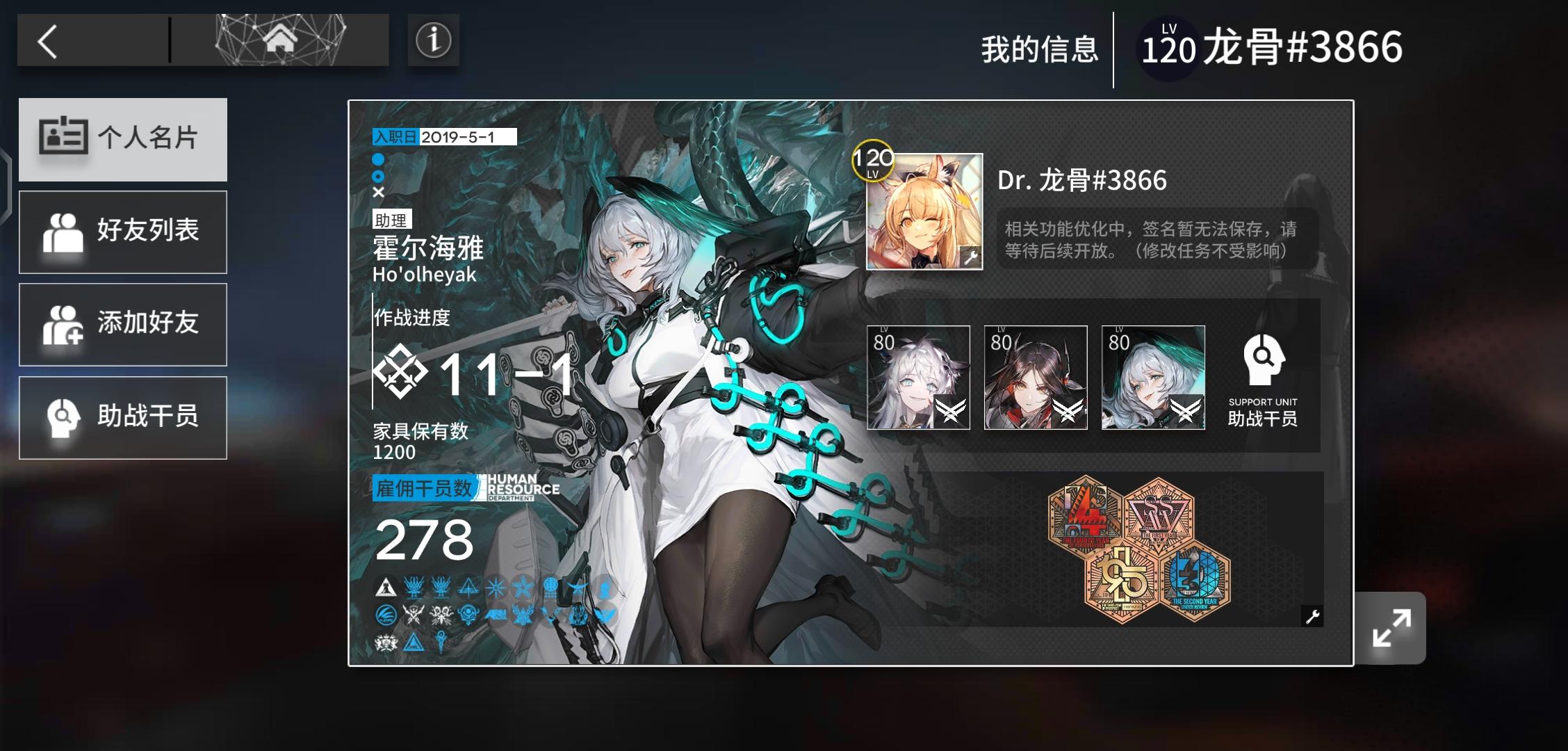Viewport: 1568px width, 751px height.
Task: Click the first LV 80 support operator
Action: pos(919,378)
